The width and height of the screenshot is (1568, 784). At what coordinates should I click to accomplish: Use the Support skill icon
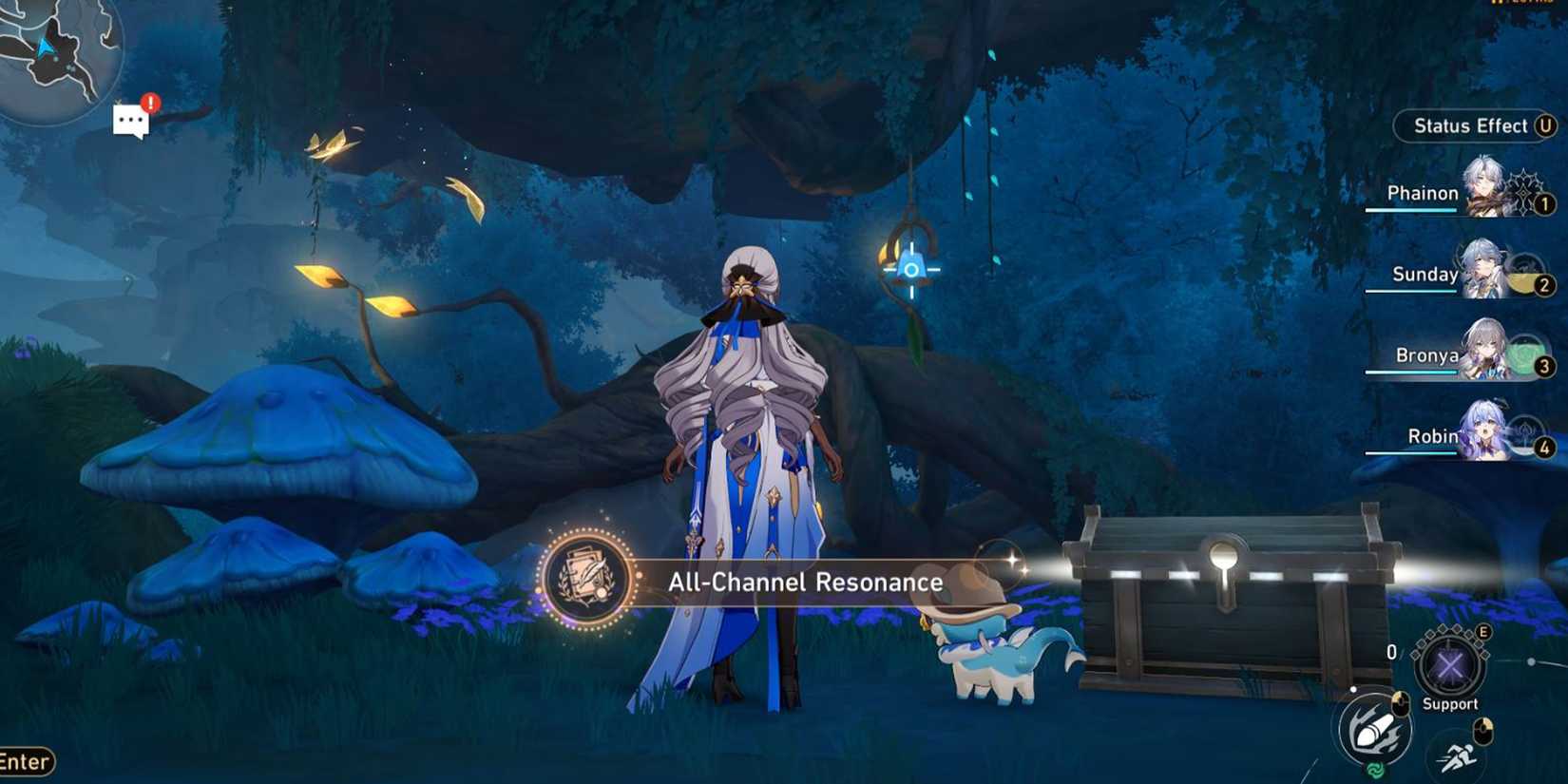point(1450,665)
